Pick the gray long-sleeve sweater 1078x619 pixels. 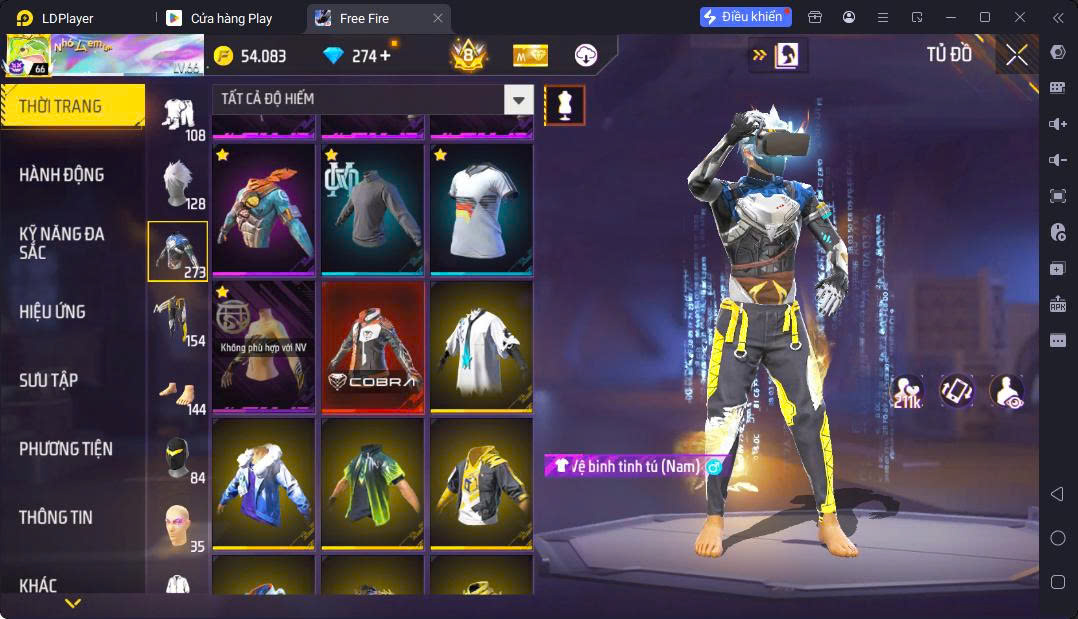click(371, 208)
